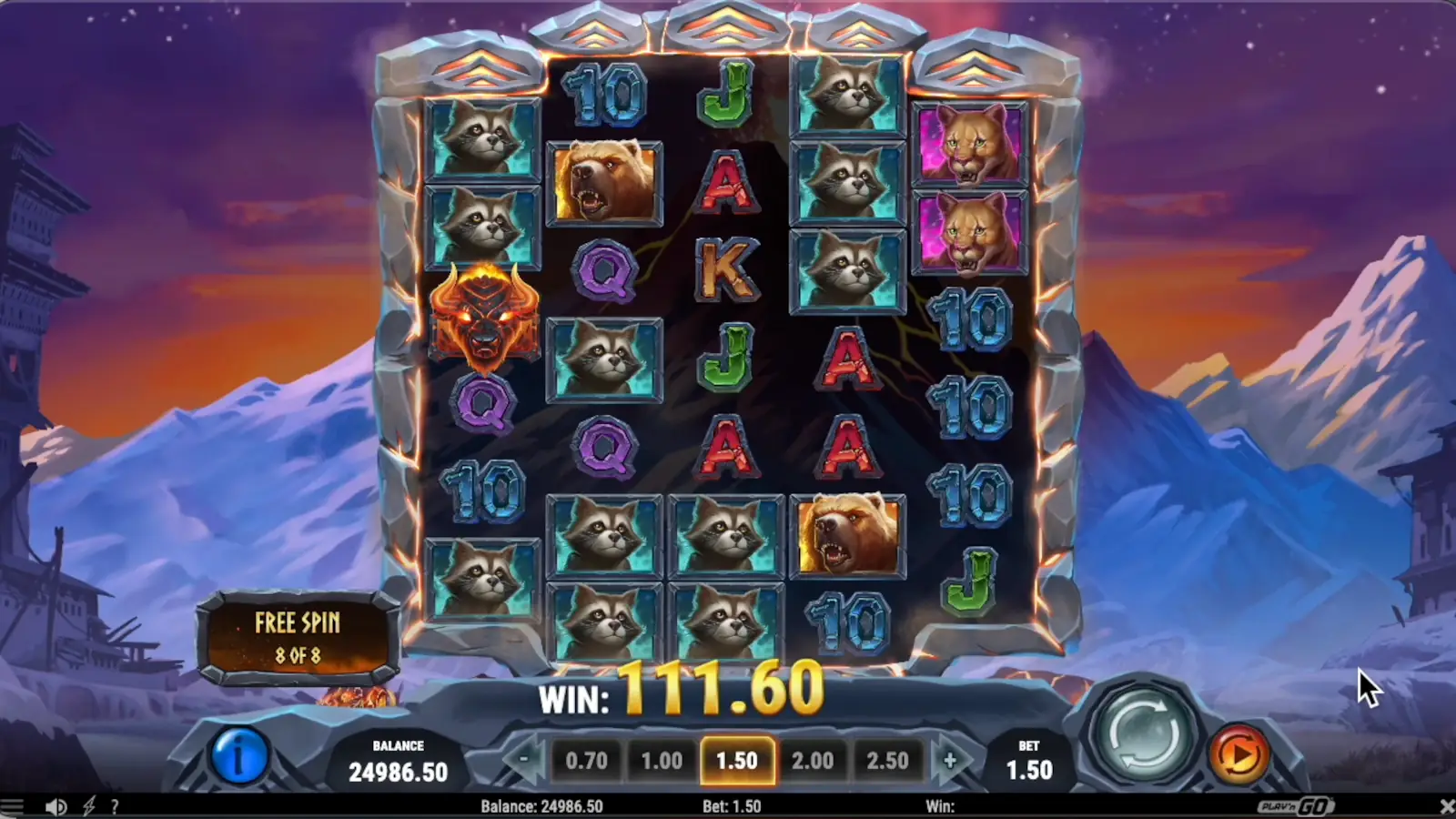Select the 0.70 bet option
Screen dimensions: 1456x819
[x=586, y=760]
